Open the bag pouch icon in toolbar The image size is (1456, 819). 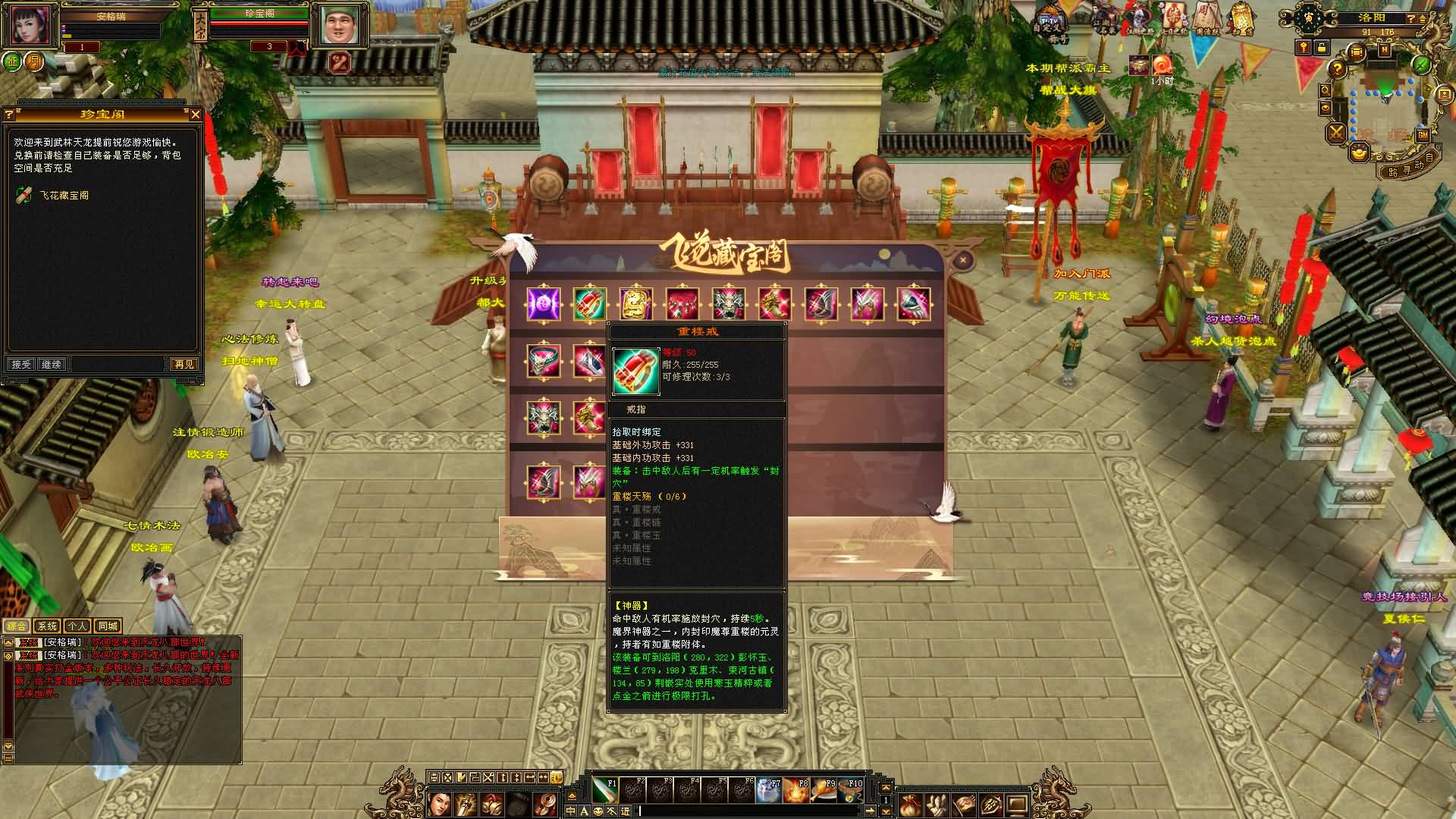tap(911, 804)
